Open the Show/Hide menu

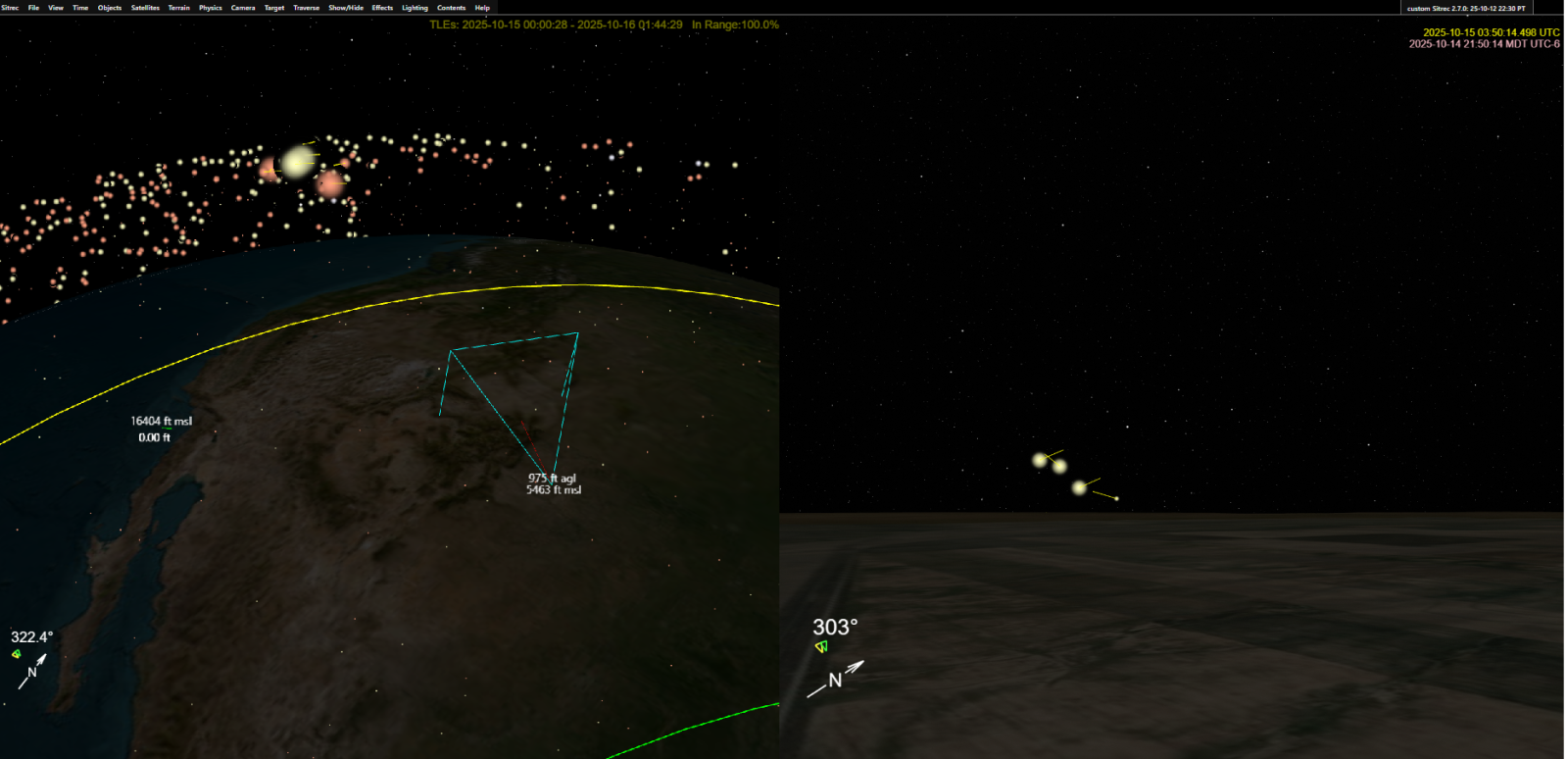tap(346, 8)
